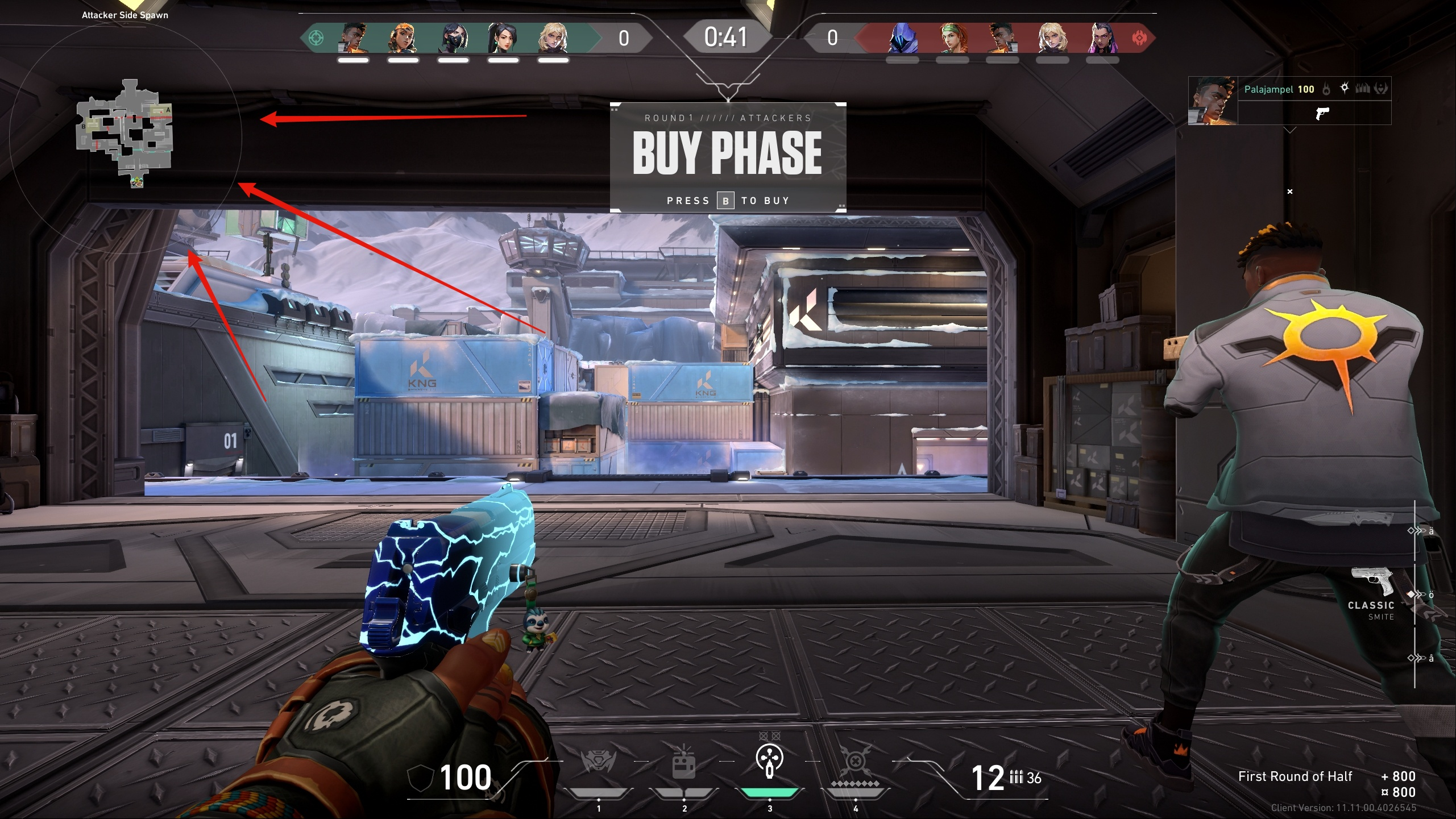
Task: Select Reyna's portrait on the red team
Action: pos(1102,38)
